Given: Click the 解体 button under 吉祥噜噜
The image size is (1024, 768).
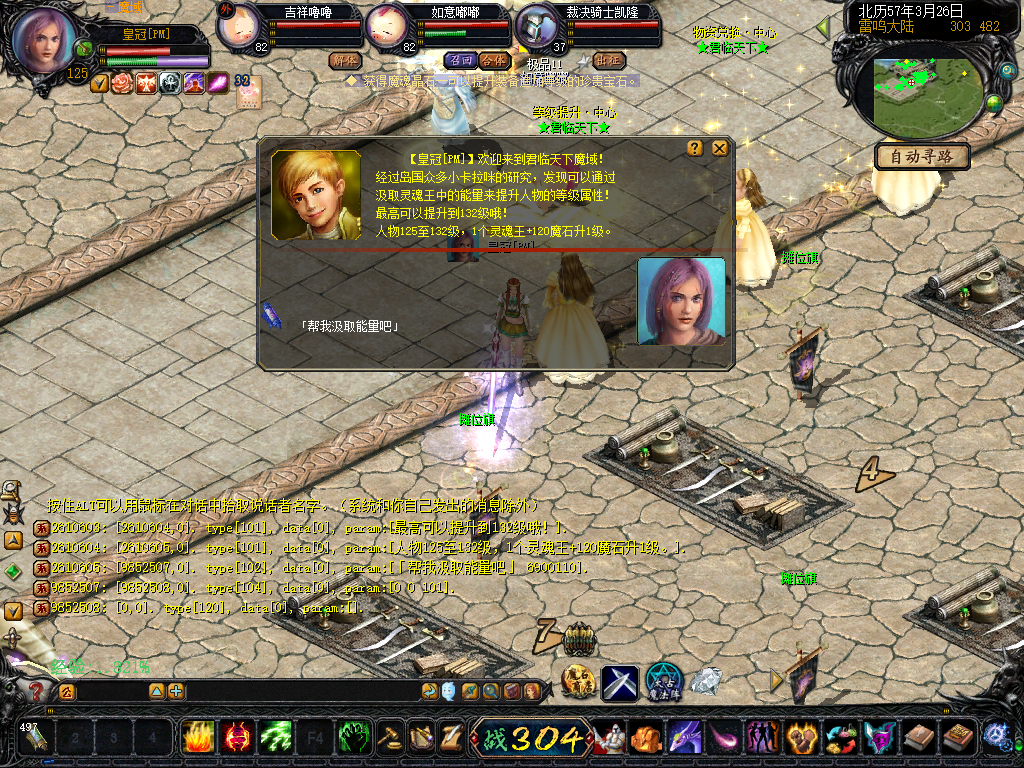Looking at the screenshot, I should pos(344,60).
